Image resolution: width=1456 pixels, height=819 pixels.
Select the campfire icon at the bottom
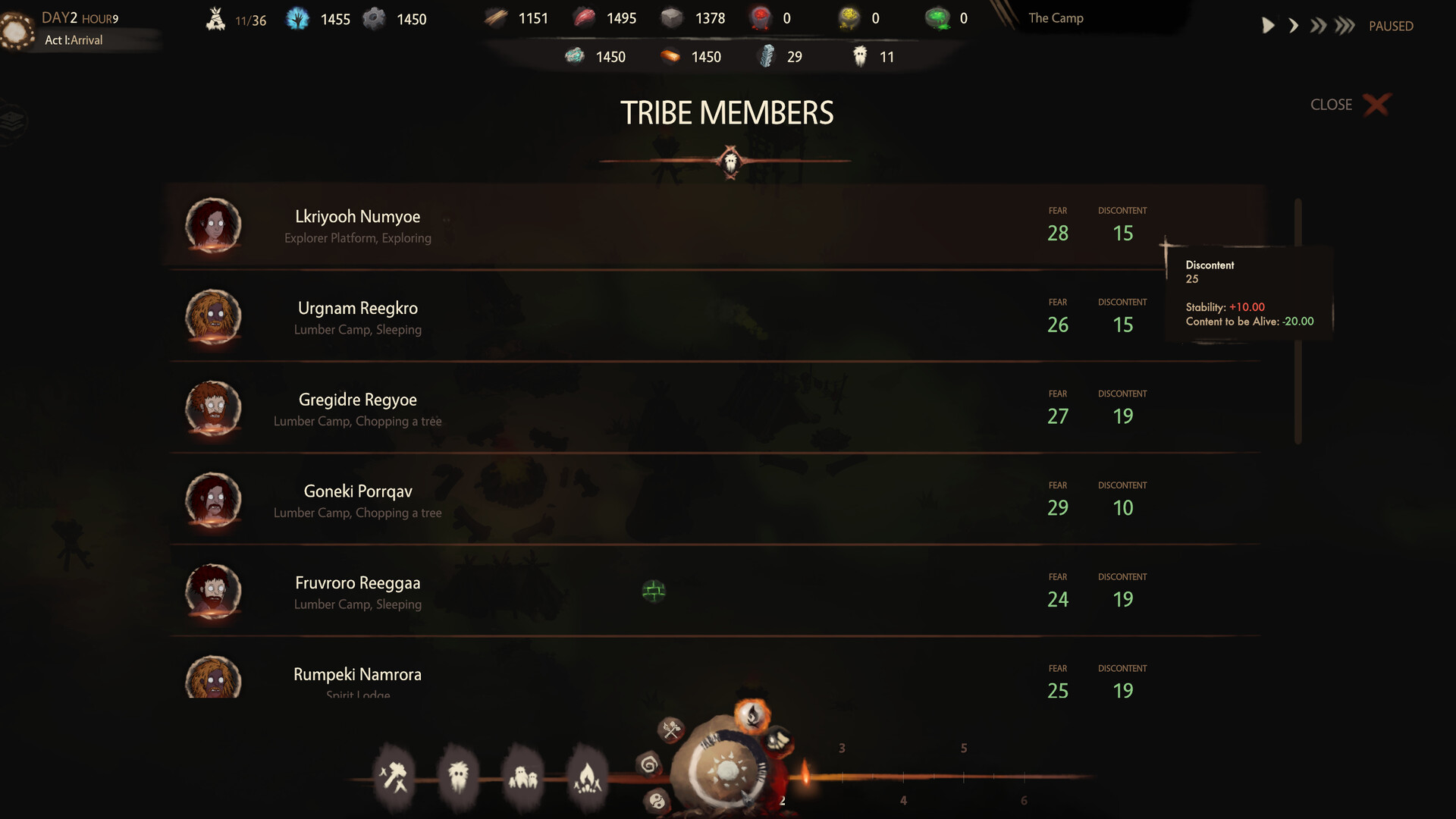point(590,775)
